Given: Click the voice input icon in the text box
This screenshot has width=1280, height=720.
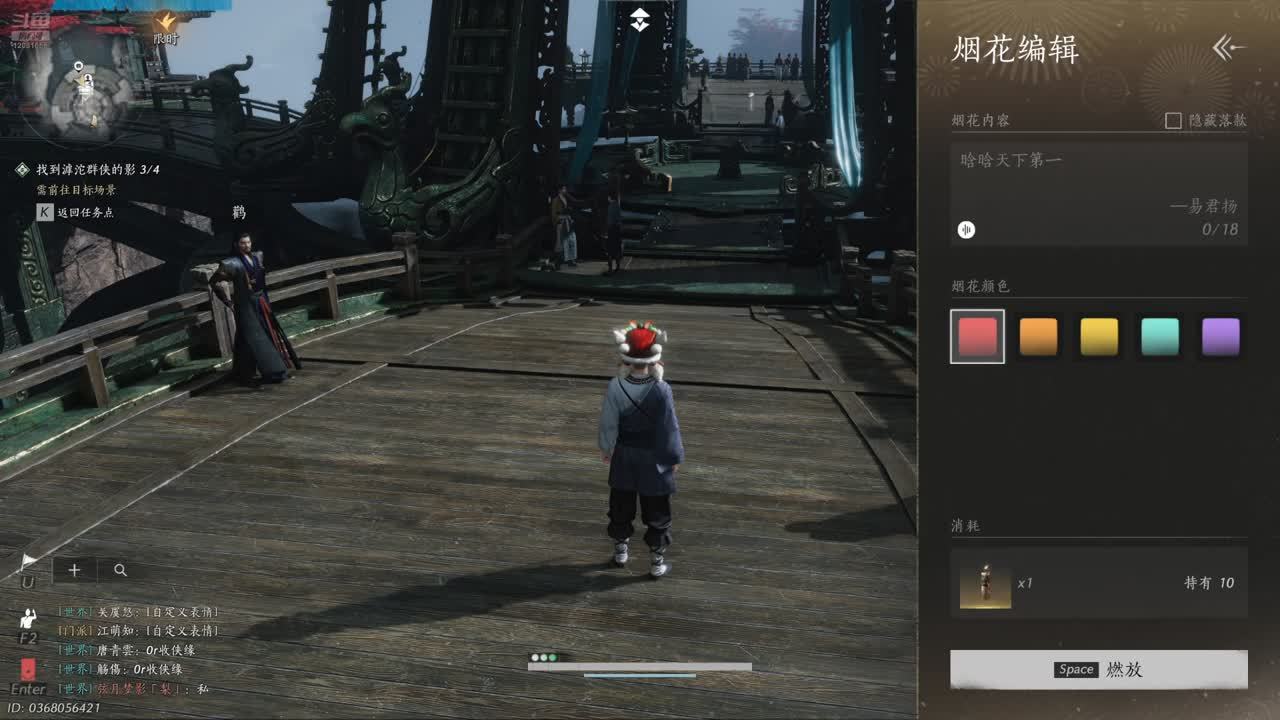Looking at the screenshot, I should pyautogui.click(x=966, y=230).
